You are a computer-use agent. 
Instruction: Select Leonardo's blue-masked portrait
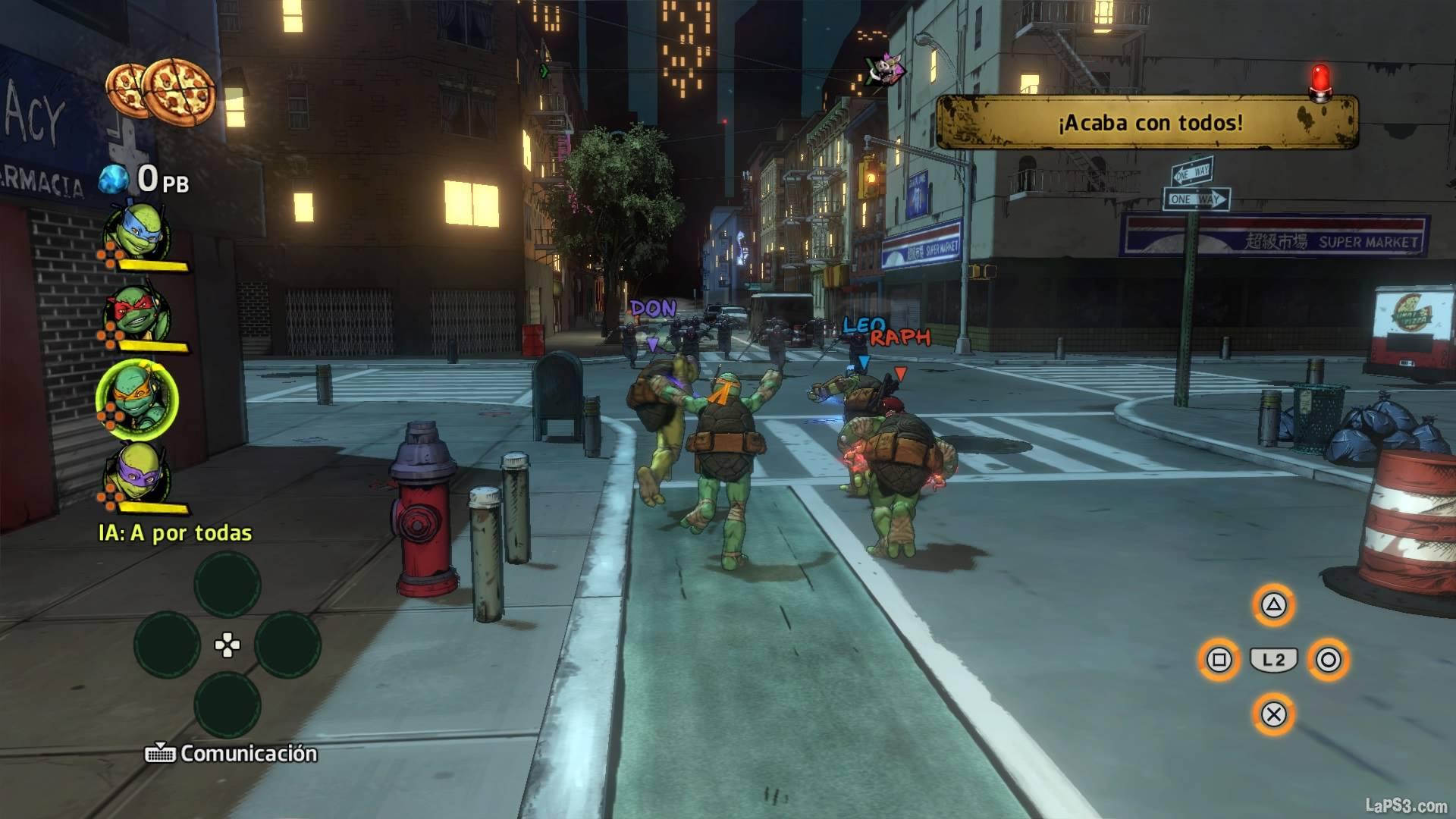click(139, 231)
